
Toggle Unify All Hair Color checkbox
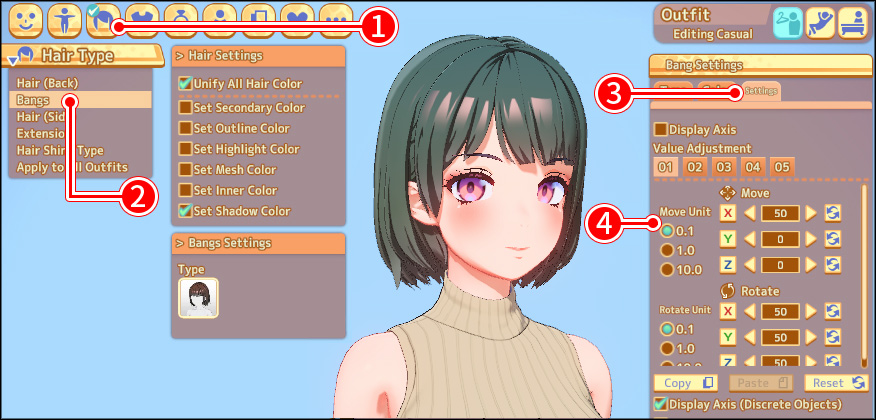pyautogui.click(x=185, y=84)
